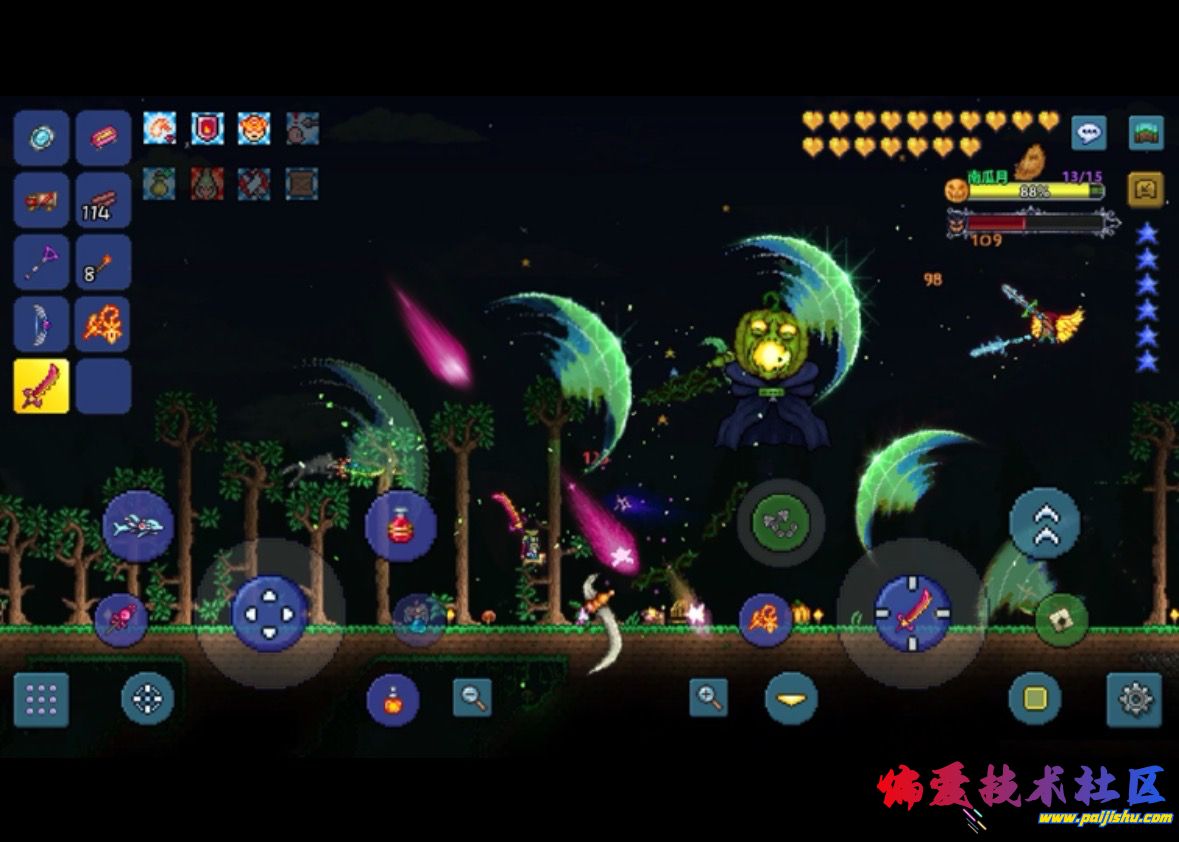
Task: Open the world map button
Action: [1145, 132]
